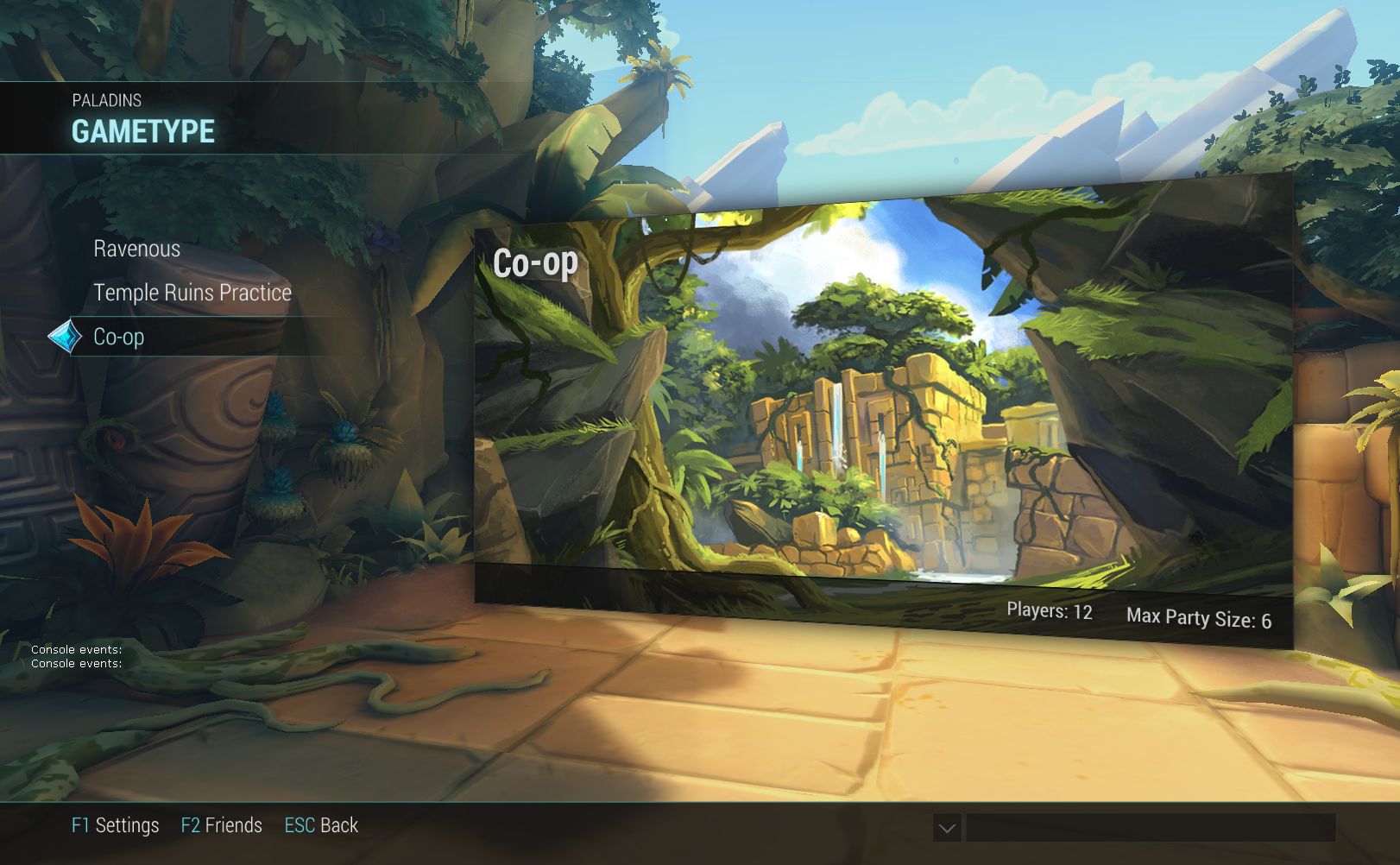This screenshot has width=1400, height=865.
Task: Select the Co-op game type
Action: click(119, 337)
